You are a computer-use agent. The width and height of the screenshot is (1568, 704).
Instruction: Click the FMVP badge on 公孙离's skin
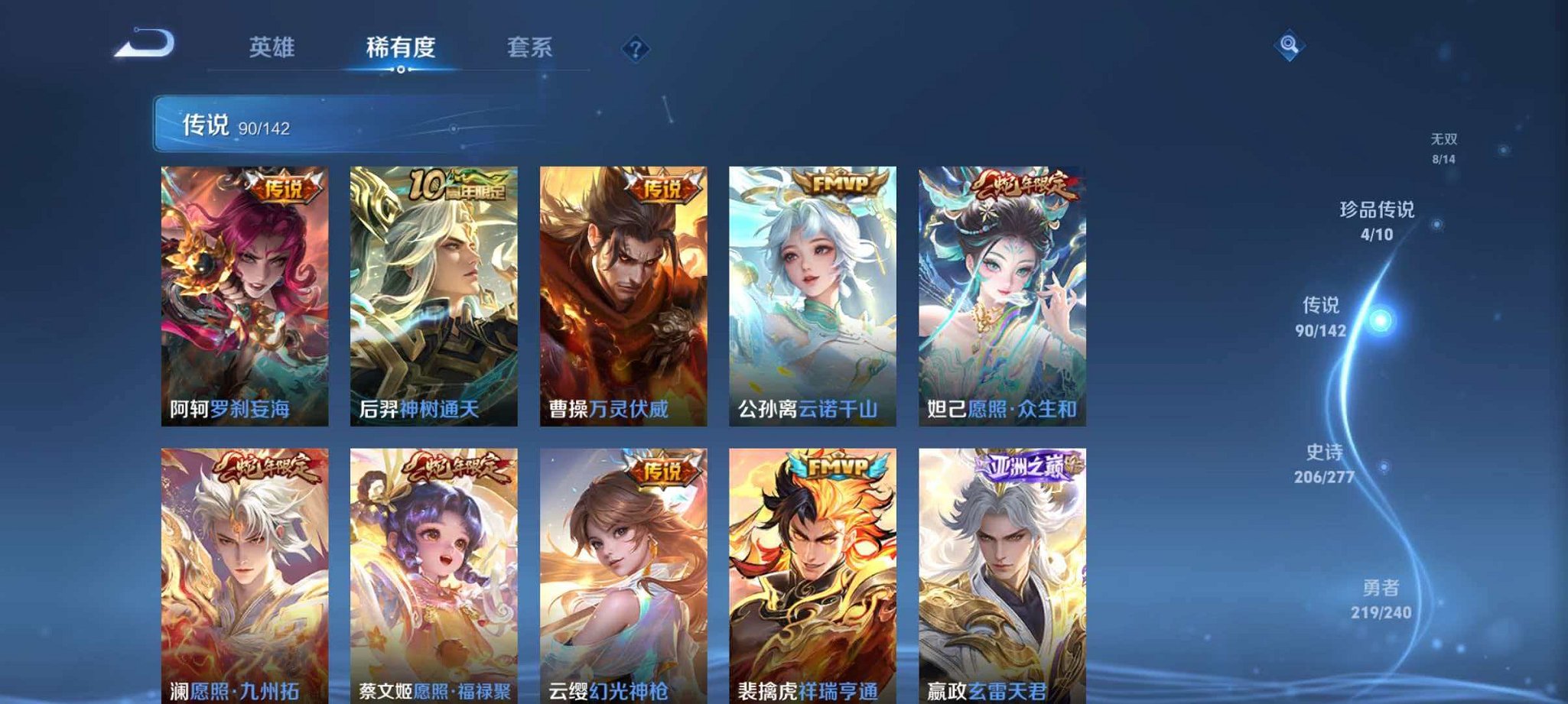coord(837,182)
